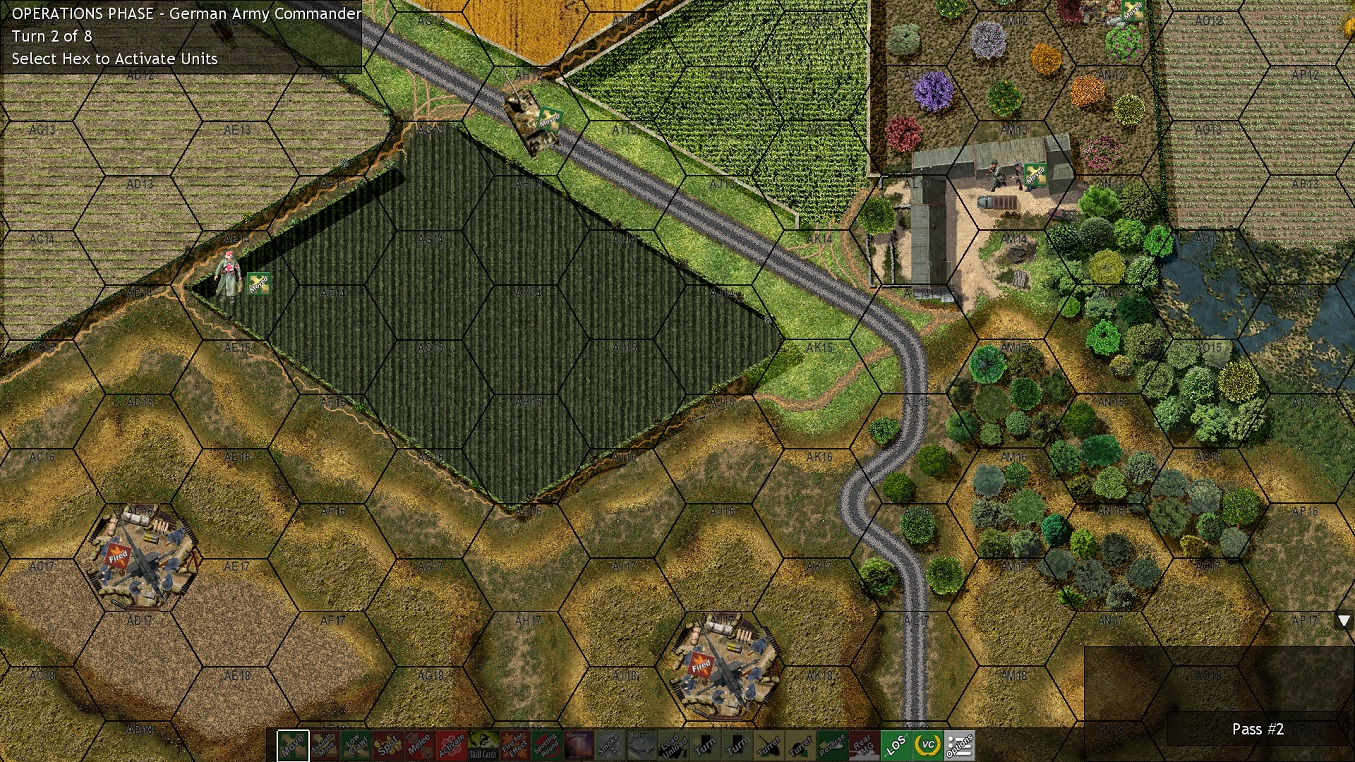
Task: Select the Rear MG order icon
Action: click(x=864, y=745)
